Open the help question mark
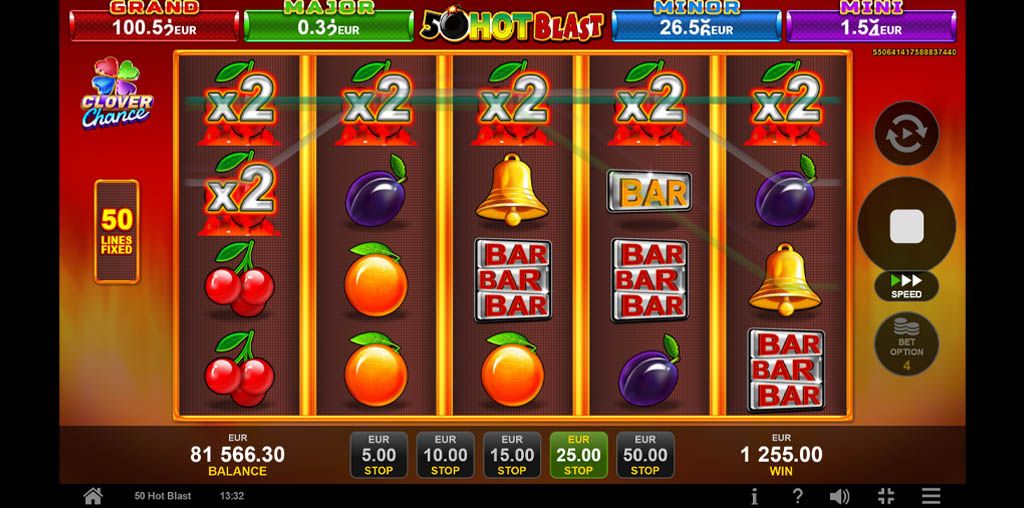 (797, 496)
